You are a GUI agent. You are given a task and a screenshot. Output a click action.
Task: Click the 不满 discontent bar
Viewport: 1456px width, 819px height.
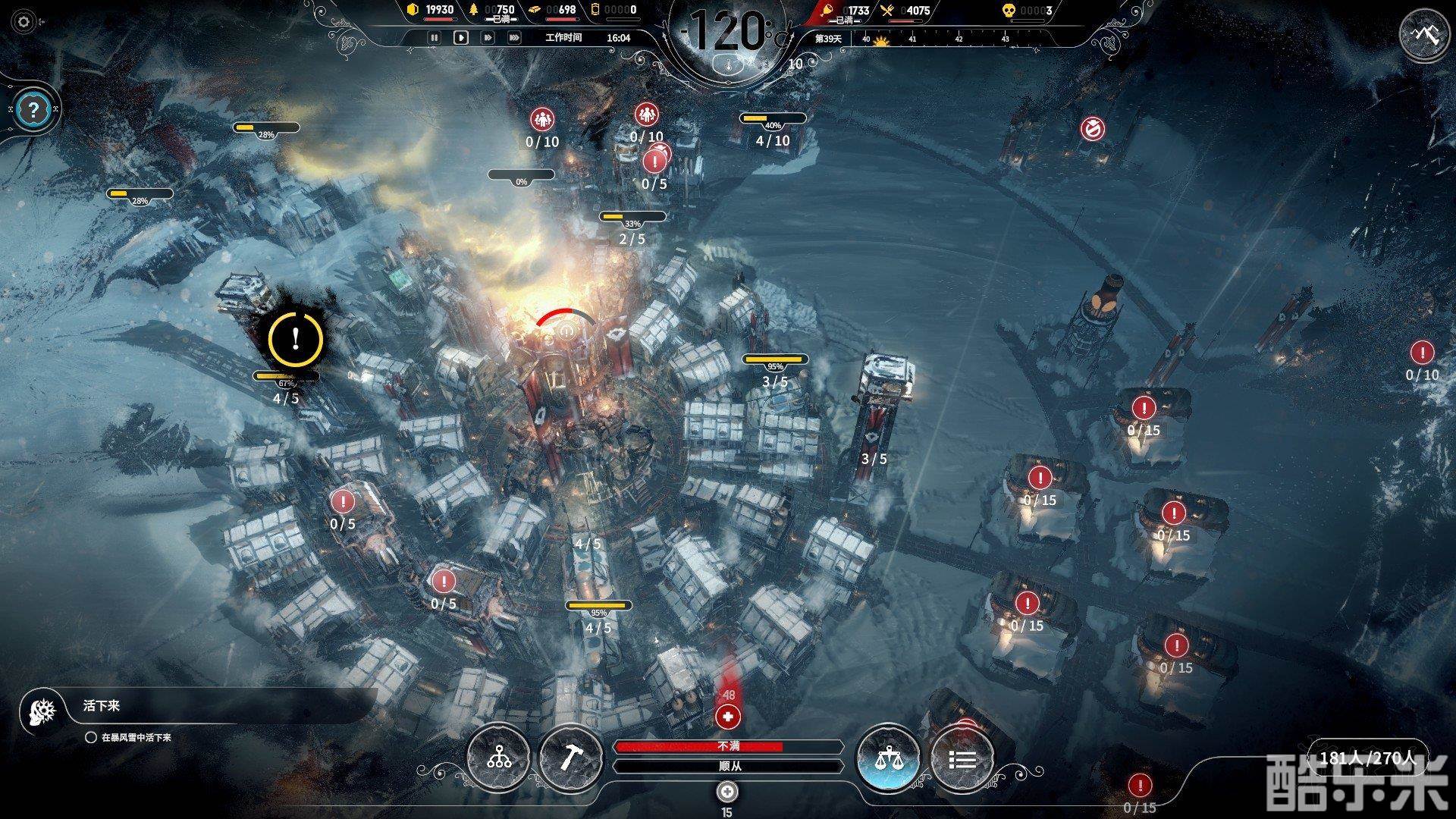[x=728, y=747]
